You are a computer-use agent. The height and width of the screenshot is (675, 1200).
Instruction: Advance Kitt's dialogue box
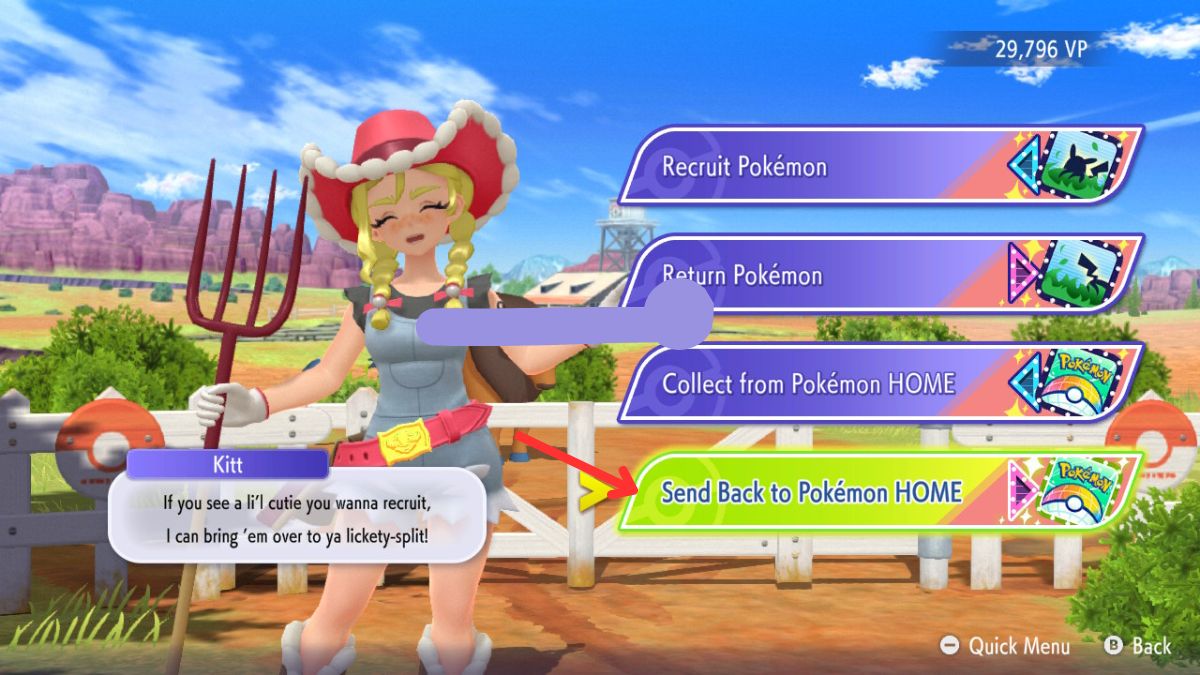coord(297,518)
